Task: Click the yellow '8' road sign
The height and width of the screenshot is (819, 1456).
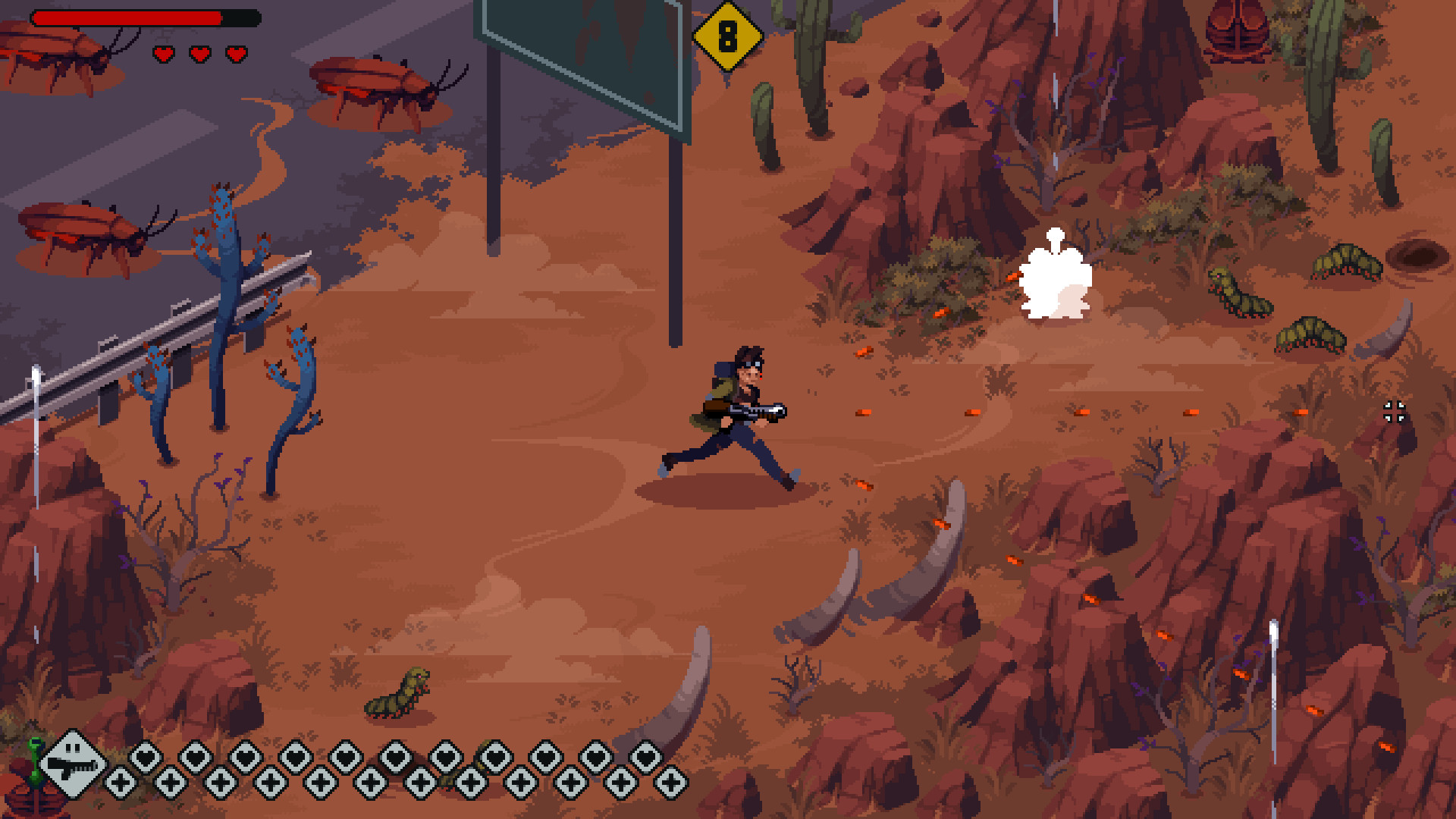Action: [729, 35]
